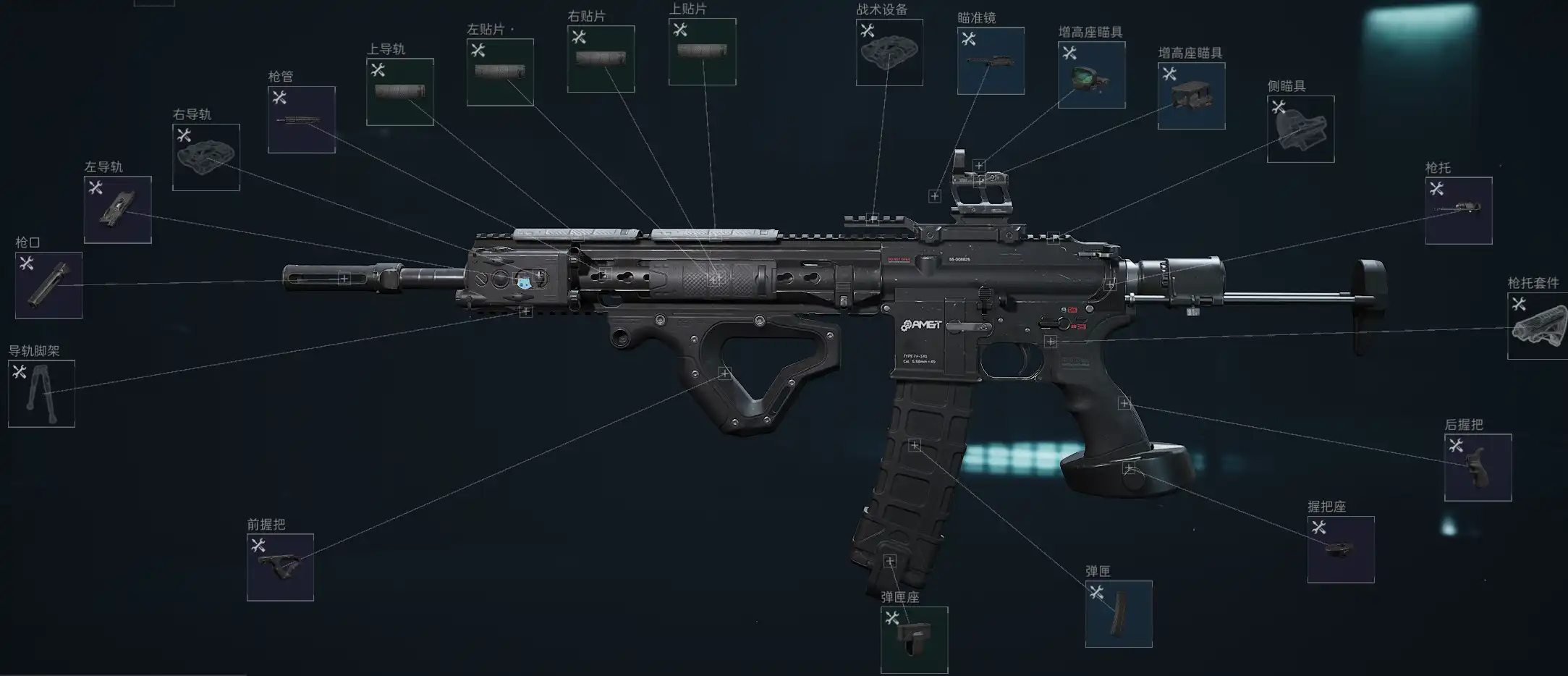Click the 弹匣 magazine slot

coord(1119,614)
